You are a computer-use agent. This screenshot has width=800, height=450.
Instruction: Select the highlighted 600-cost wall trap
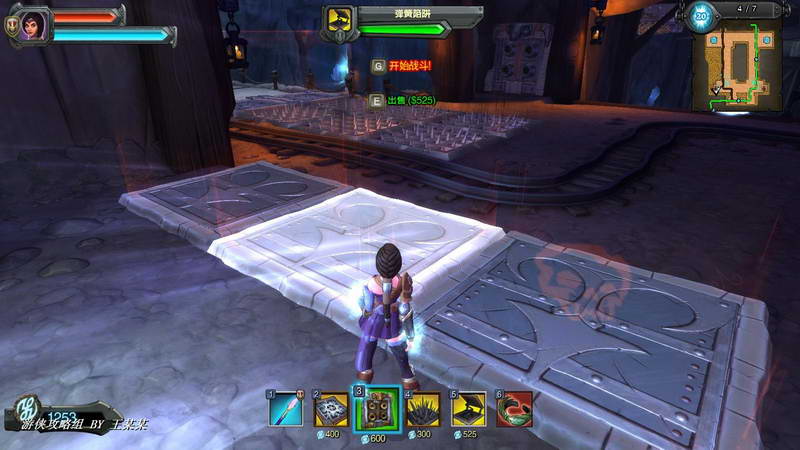point(377,409)
